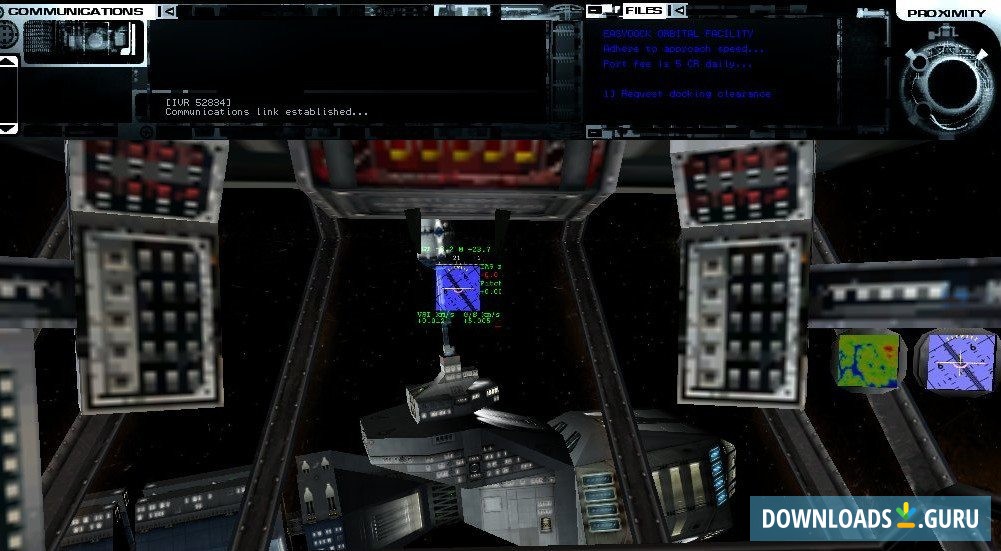Click the Downloads.guru watermark logo

click(x=870, y=518)
